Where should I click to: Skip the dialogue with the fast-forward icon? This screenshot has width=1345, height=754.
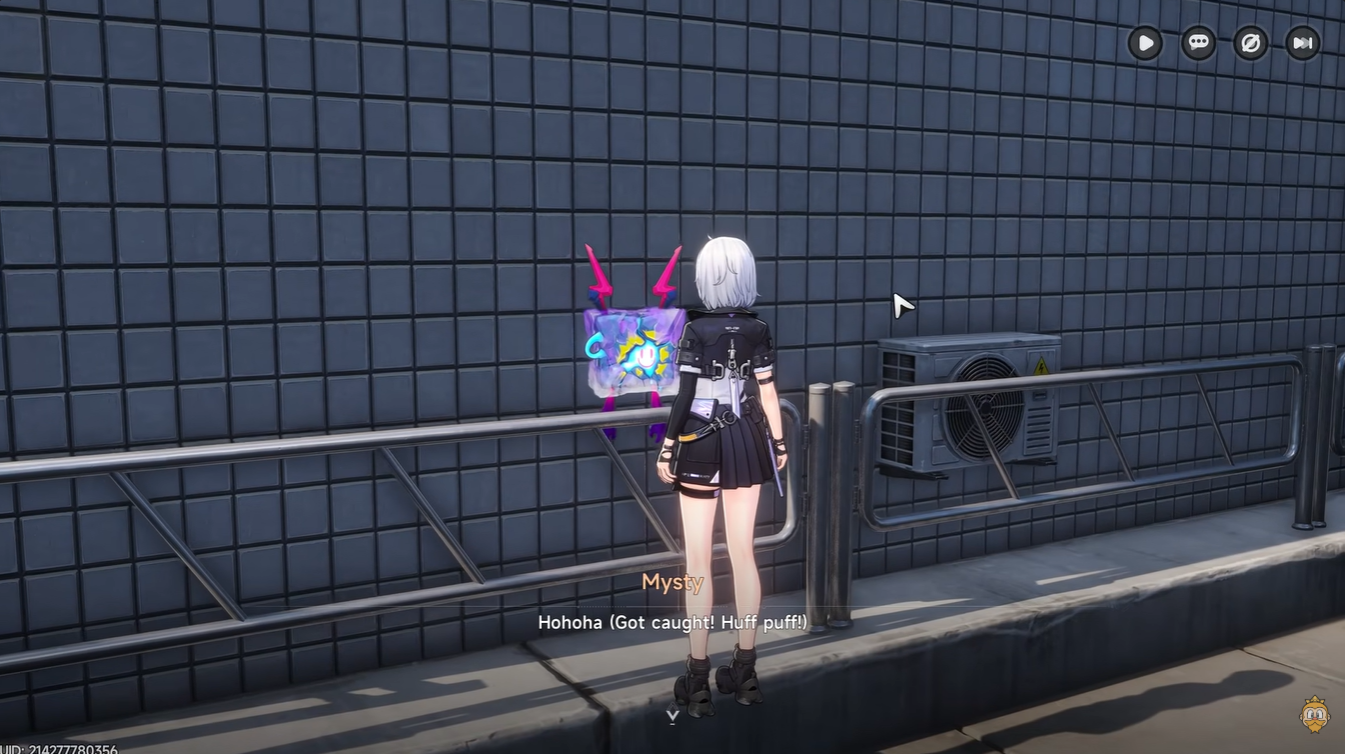click(x=1302, y=42)
